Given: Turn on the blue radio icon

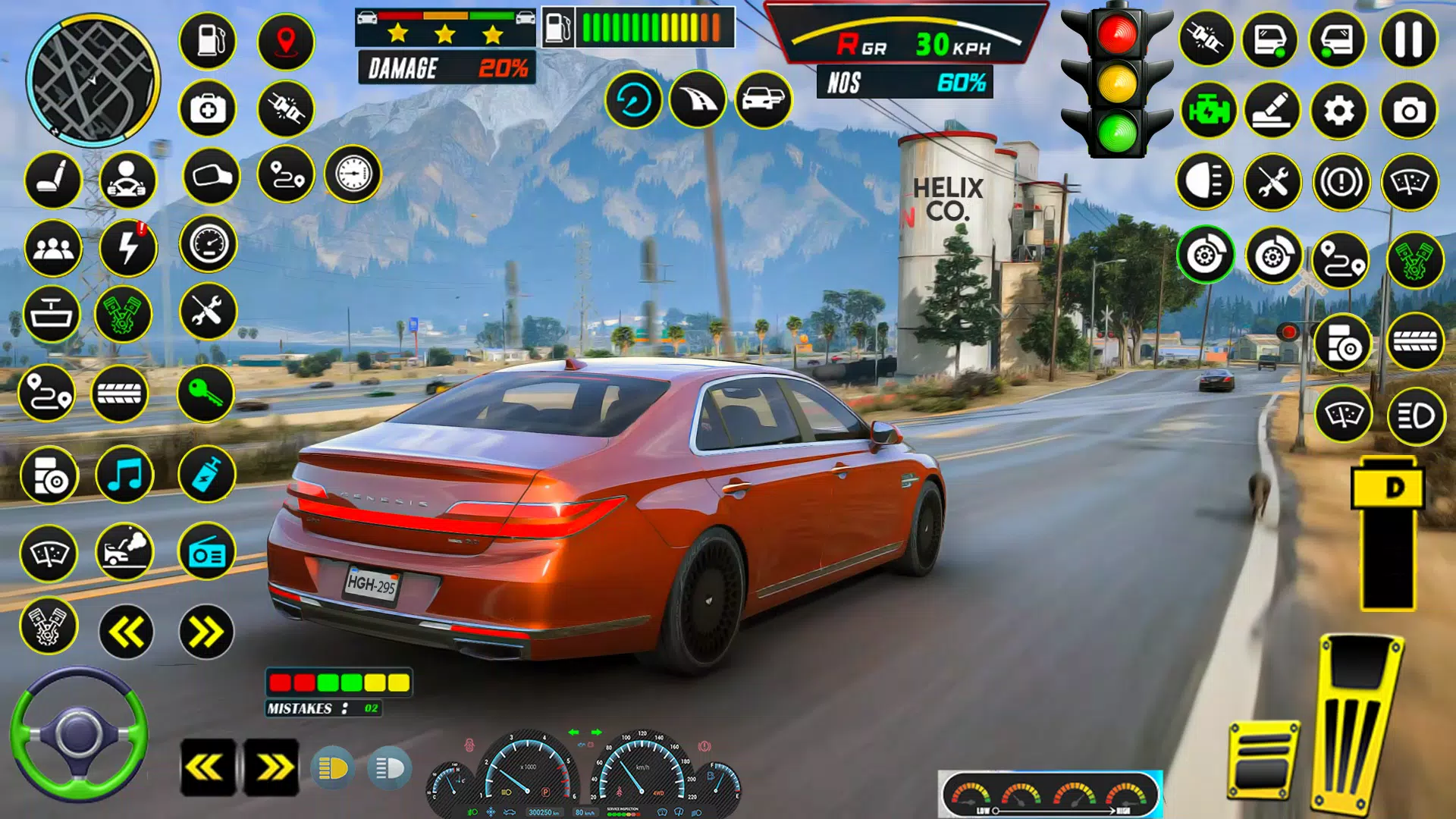Looking at the screenshot, I should [206, 553].
